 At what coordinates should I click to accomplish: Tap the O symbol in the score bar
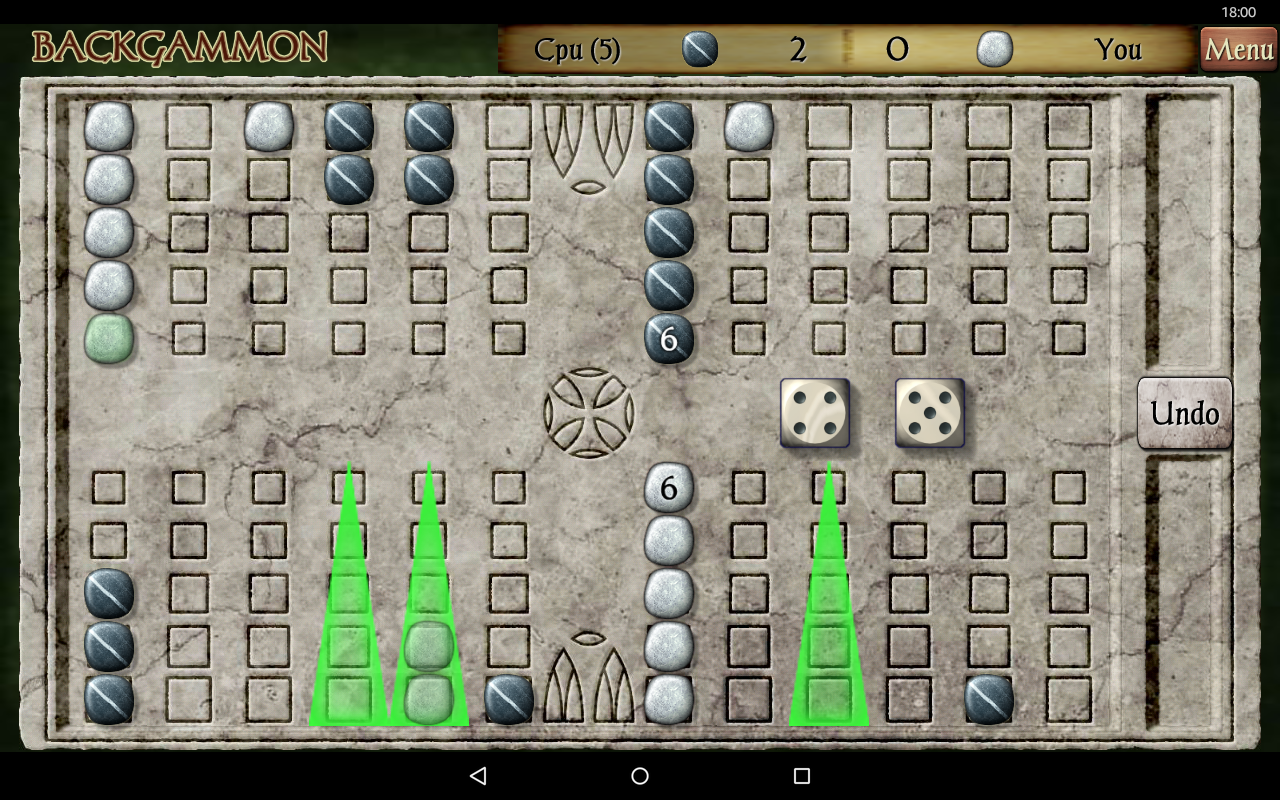(x=897, y=48)
